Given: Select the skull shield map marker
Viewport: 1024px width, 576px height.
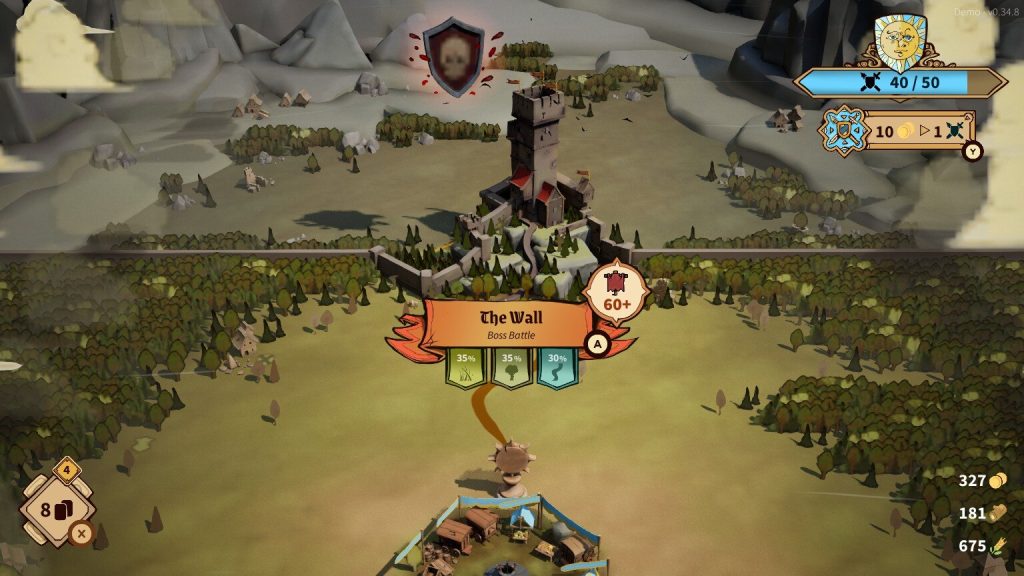Looking at the screenshot, I should [453, 58].
